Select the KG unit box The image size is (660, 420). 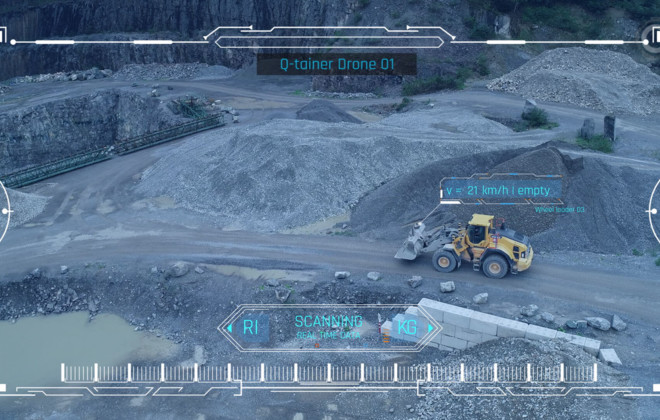(406, 327)
